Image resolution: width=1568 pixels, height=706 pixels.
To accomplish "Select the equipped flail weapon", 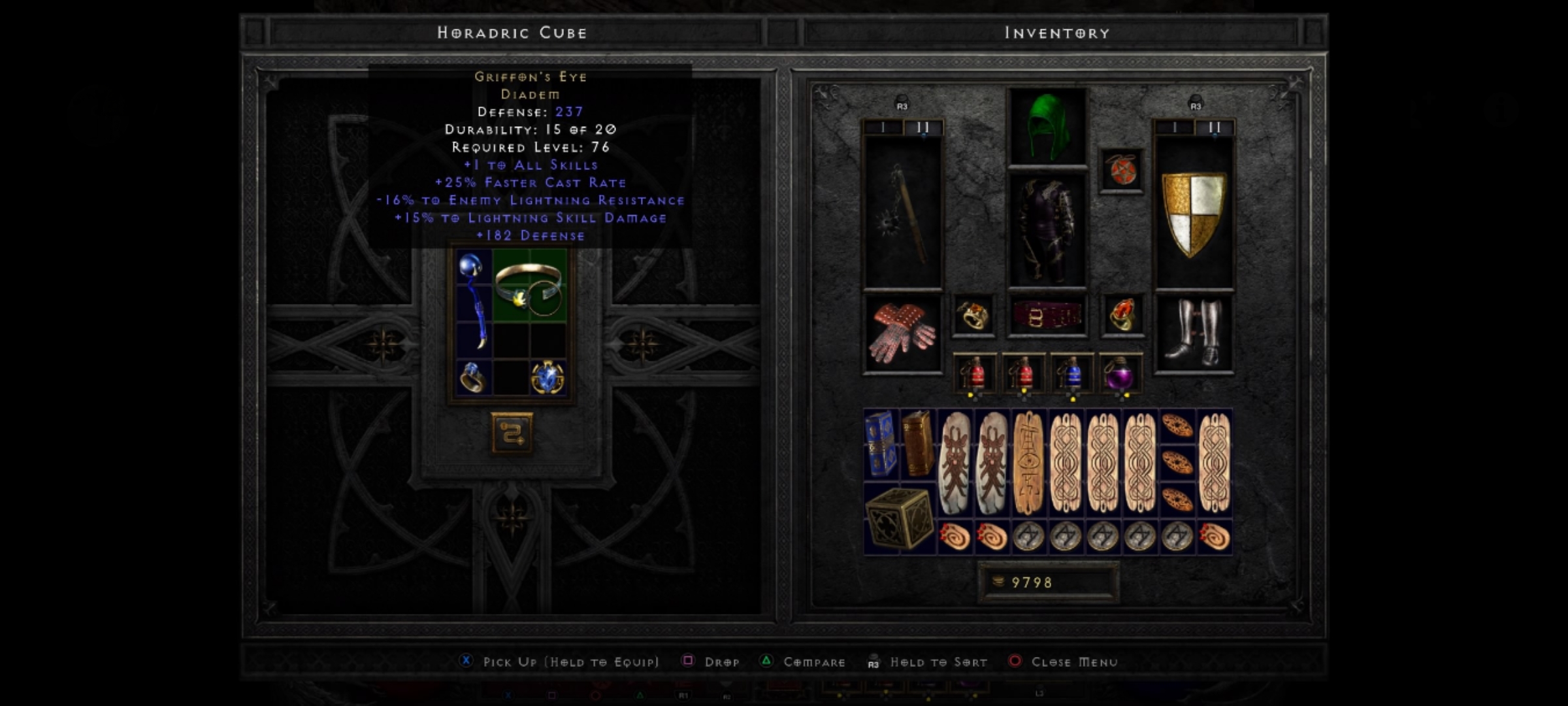I will pos(903,212).
